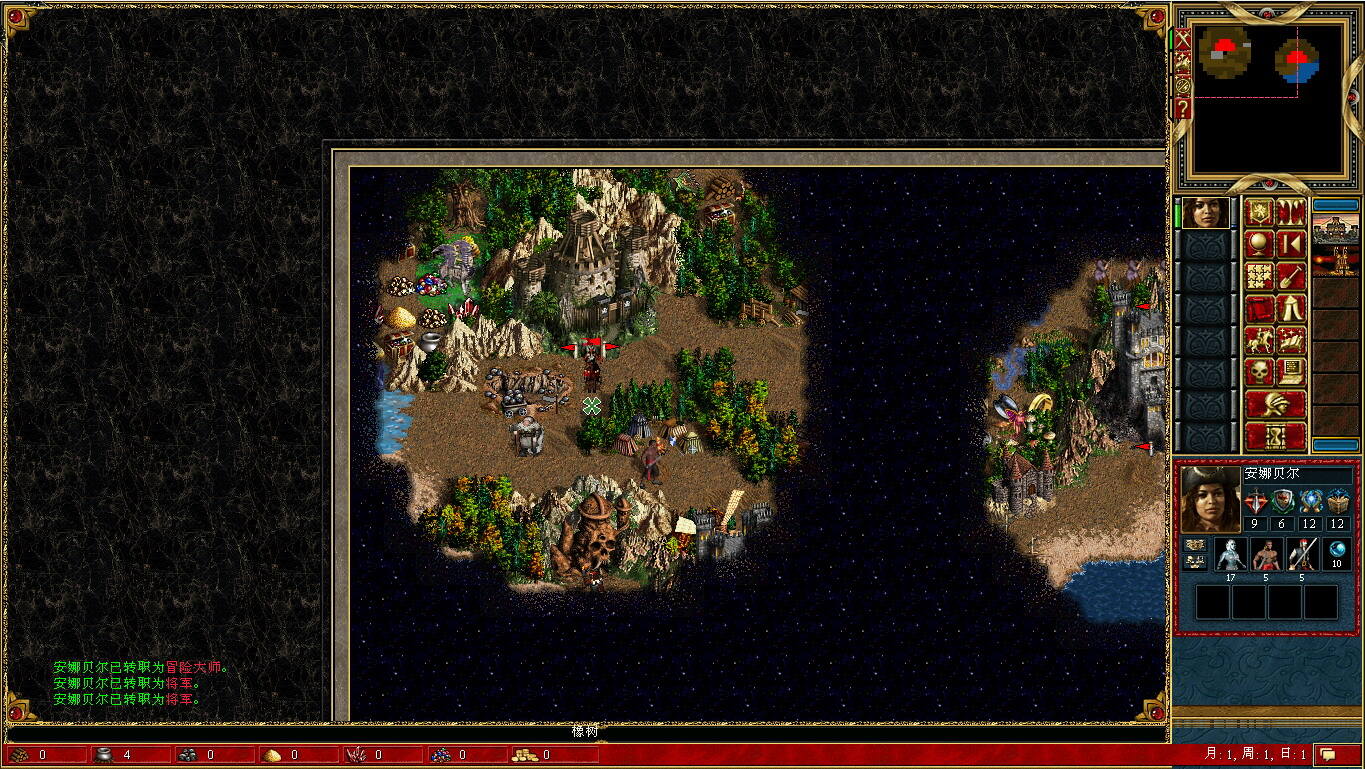Move the hero with the horse button
1365x769 pixels.
(x=1259, y=340)
